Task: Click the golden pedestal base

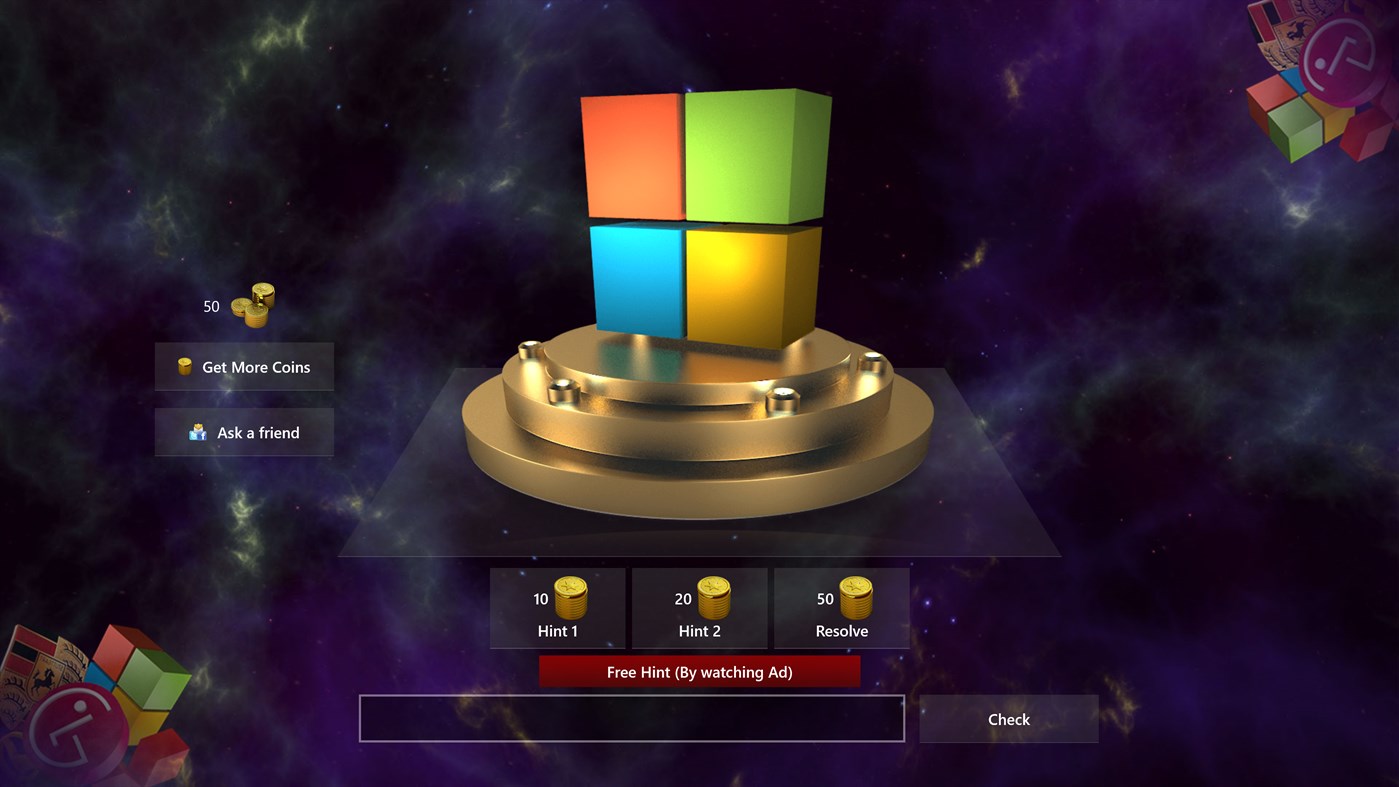Action: (698, 450)
